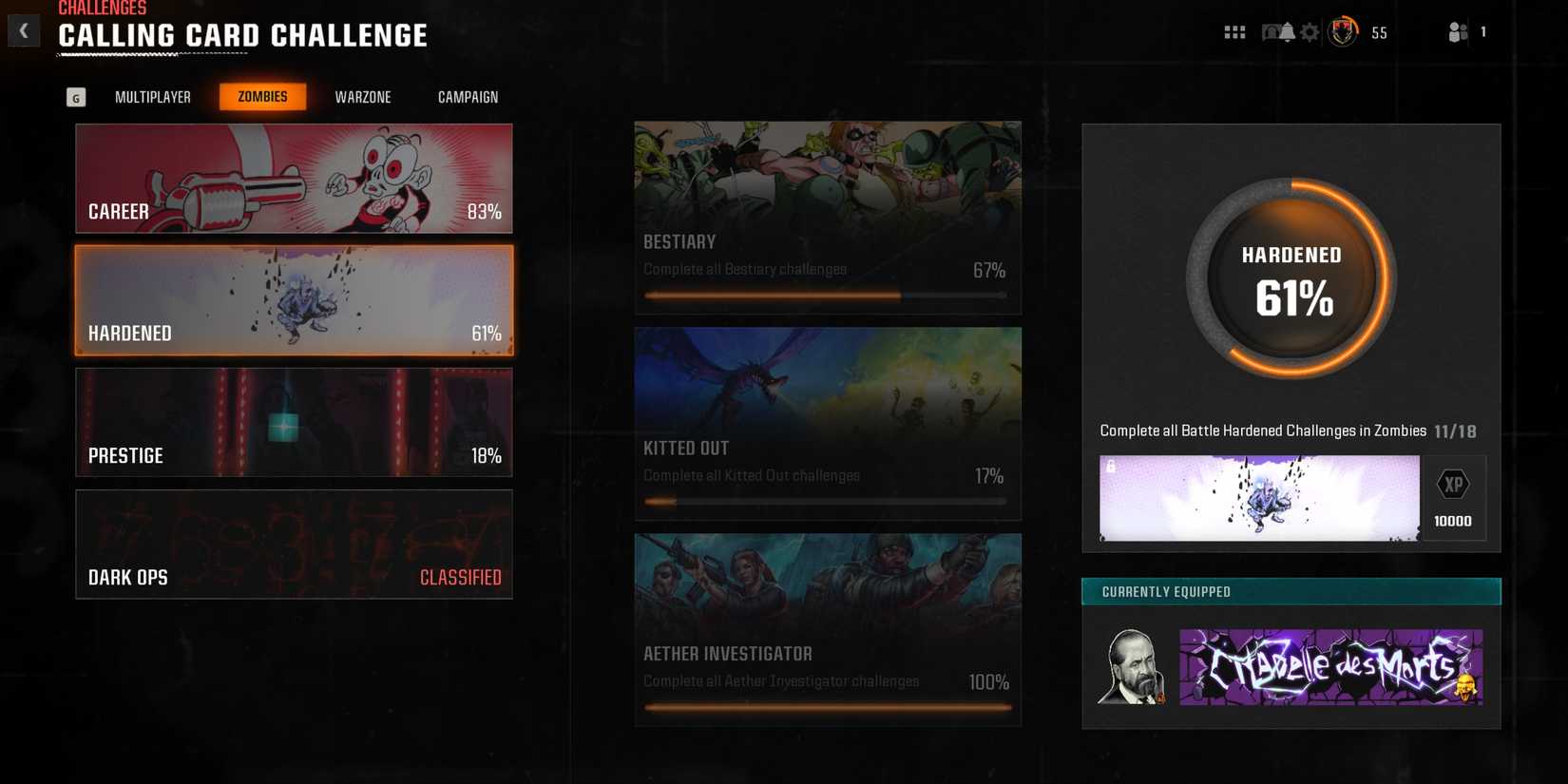The height and width of the screenshot is (784, 1568).
Task: Click the locked padlock on the Hardened calling card
Action: click(1110, 466)
